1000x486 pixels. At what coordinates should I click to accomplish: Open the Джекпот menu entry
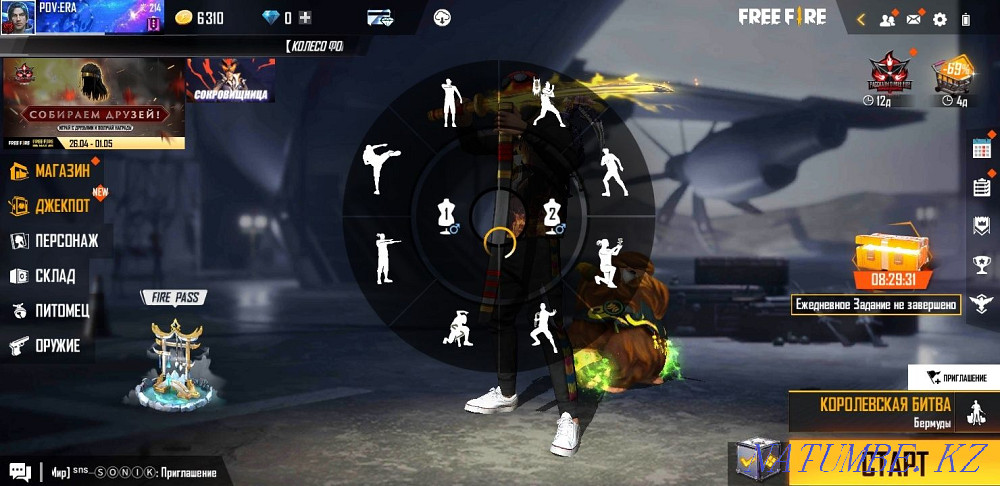coord(54,206)
